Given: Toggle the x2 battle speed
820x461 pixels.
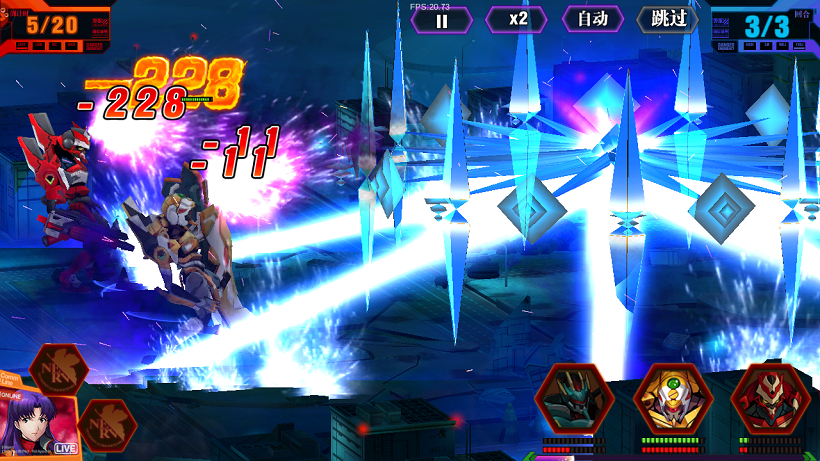Looking at the screenshot, I should coord(517,20).
